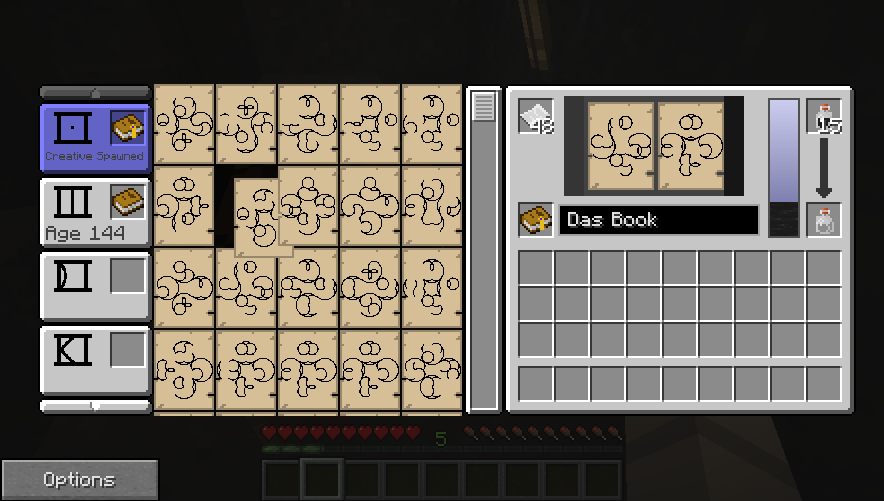Select the ink vial stack slot showing 15

(824, 117)
